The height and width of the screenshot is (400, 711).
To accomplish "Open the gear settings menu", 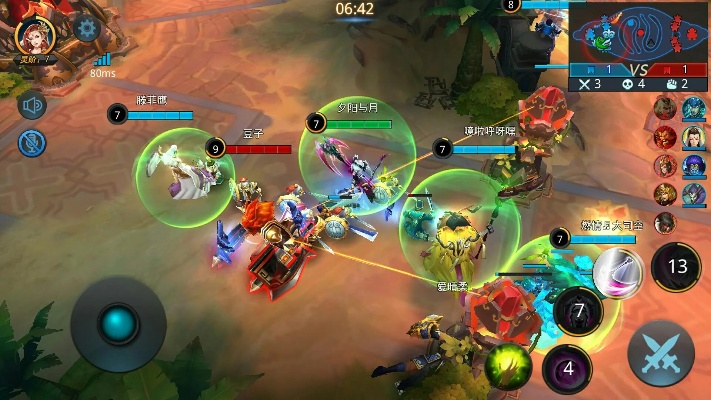I will (87, 28).
